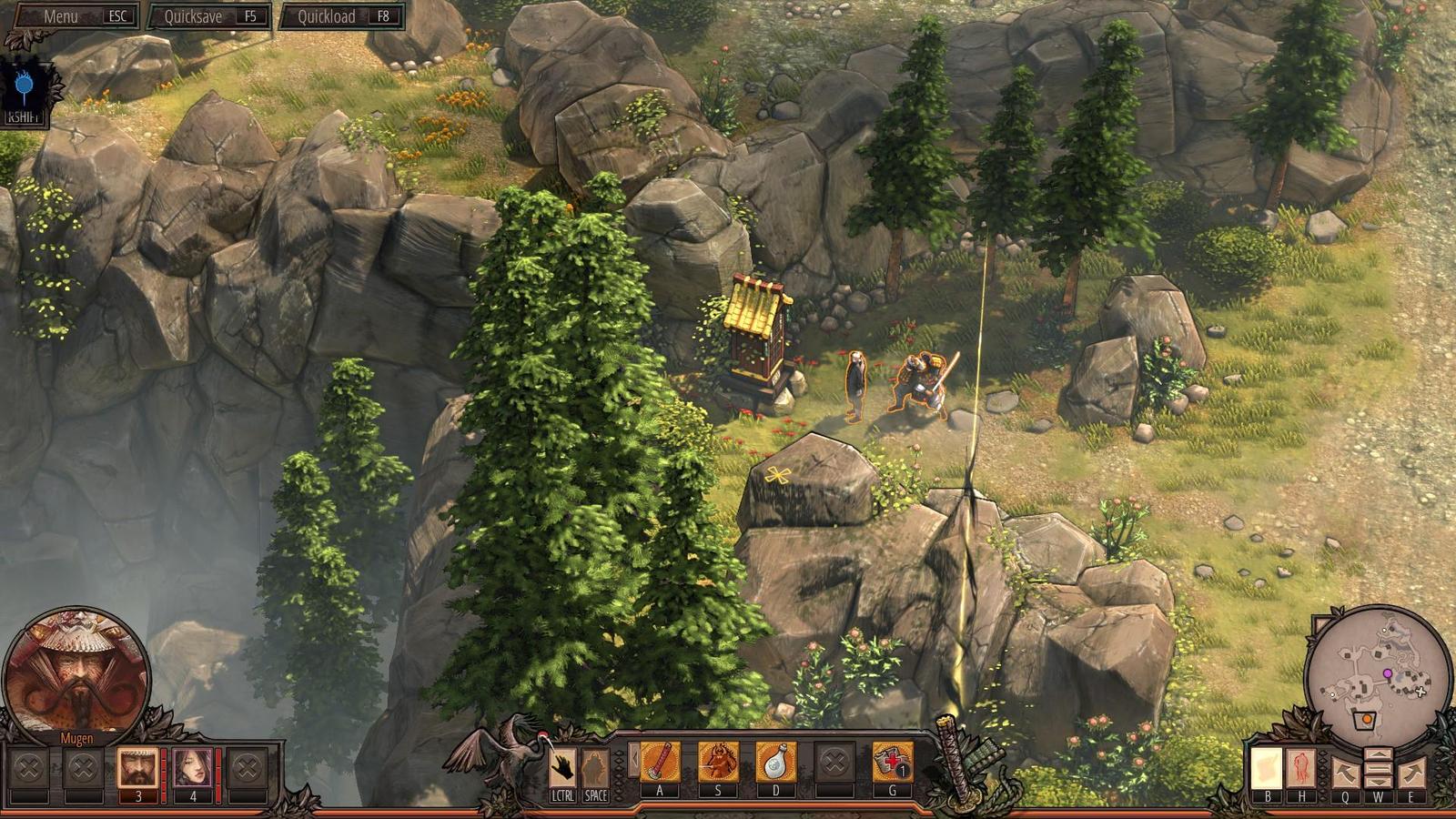Toggle the crouching figure stance icon
The image size is (1456, 819).
pyautogui.click(x=596, y=767)
